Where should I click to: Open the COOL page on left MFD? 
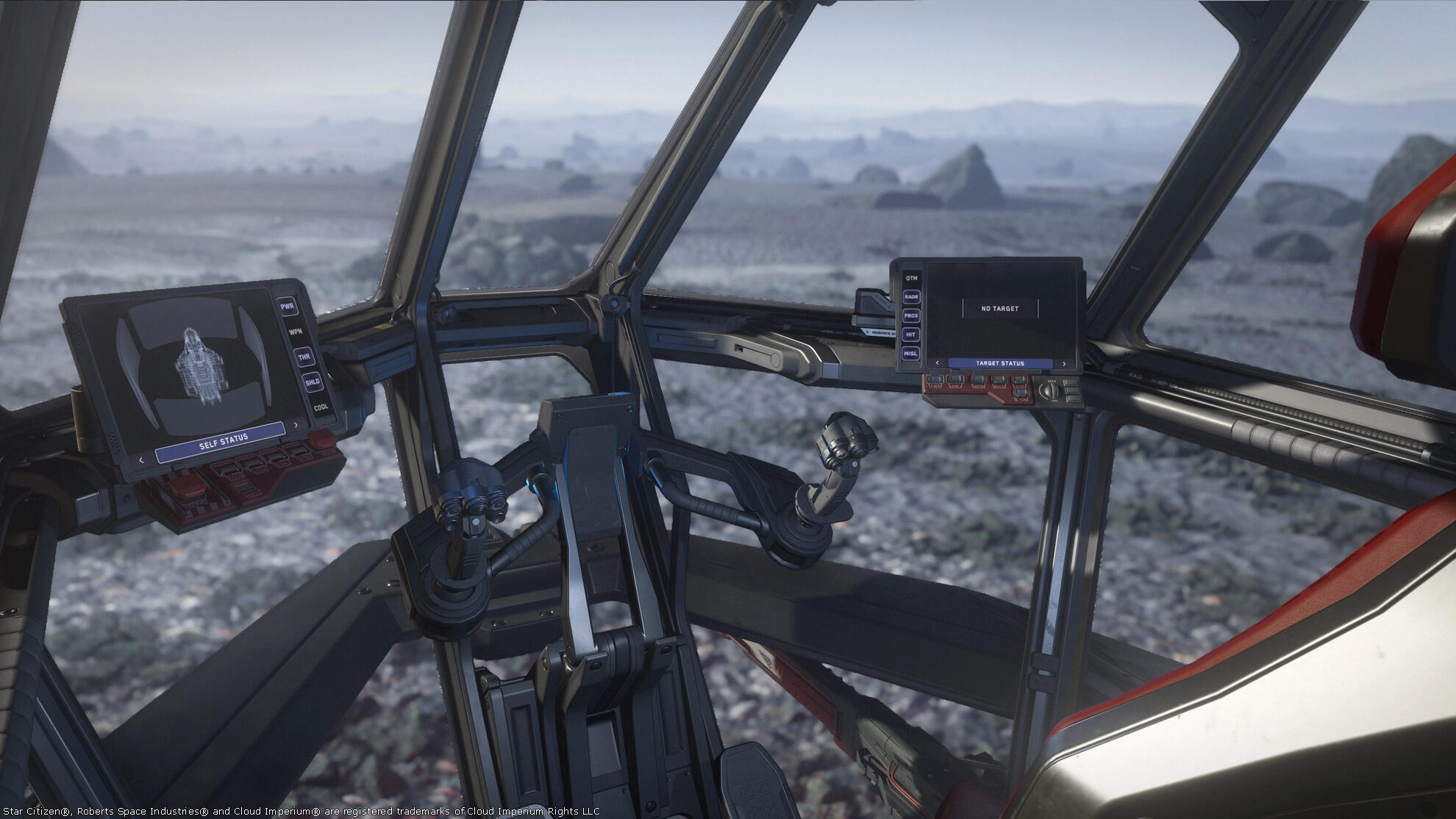321,406
